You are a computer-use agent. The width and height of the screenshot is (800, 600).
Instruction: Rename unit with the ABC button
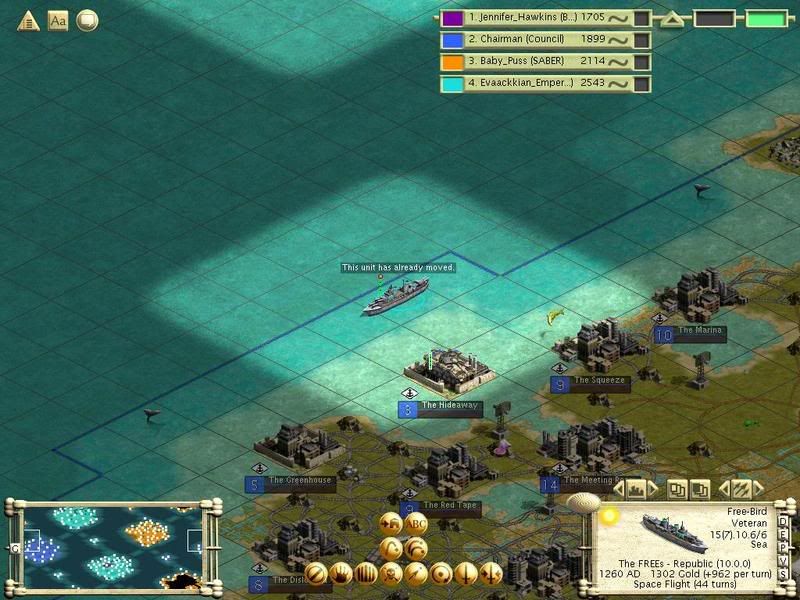(416, 524)
